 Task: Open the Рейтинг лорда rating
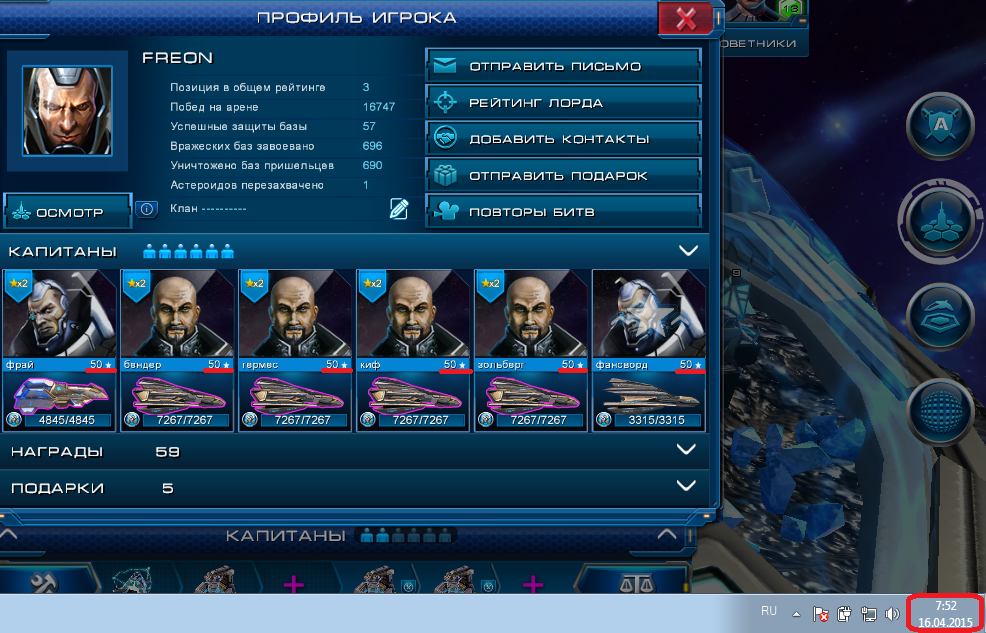[561, 103]
